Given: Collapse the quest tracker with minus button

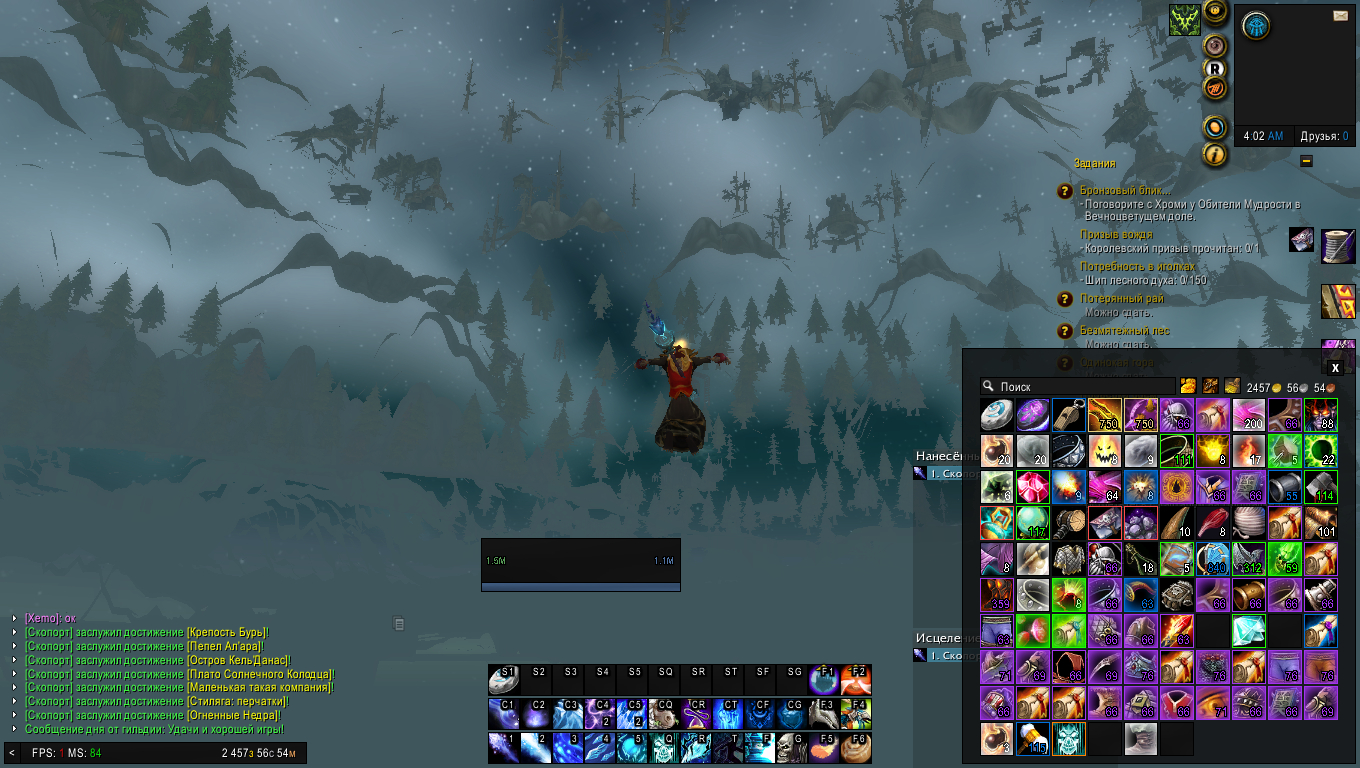Looking at the screenshot, I should pos(1306,161).
